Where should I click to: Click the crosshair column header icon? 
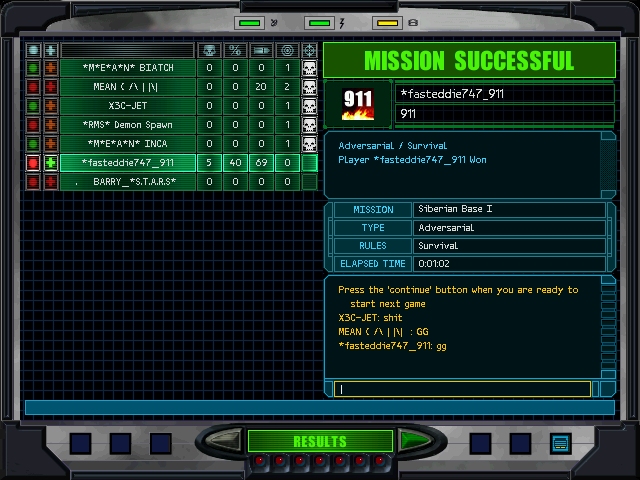click(x=310, y=50)
